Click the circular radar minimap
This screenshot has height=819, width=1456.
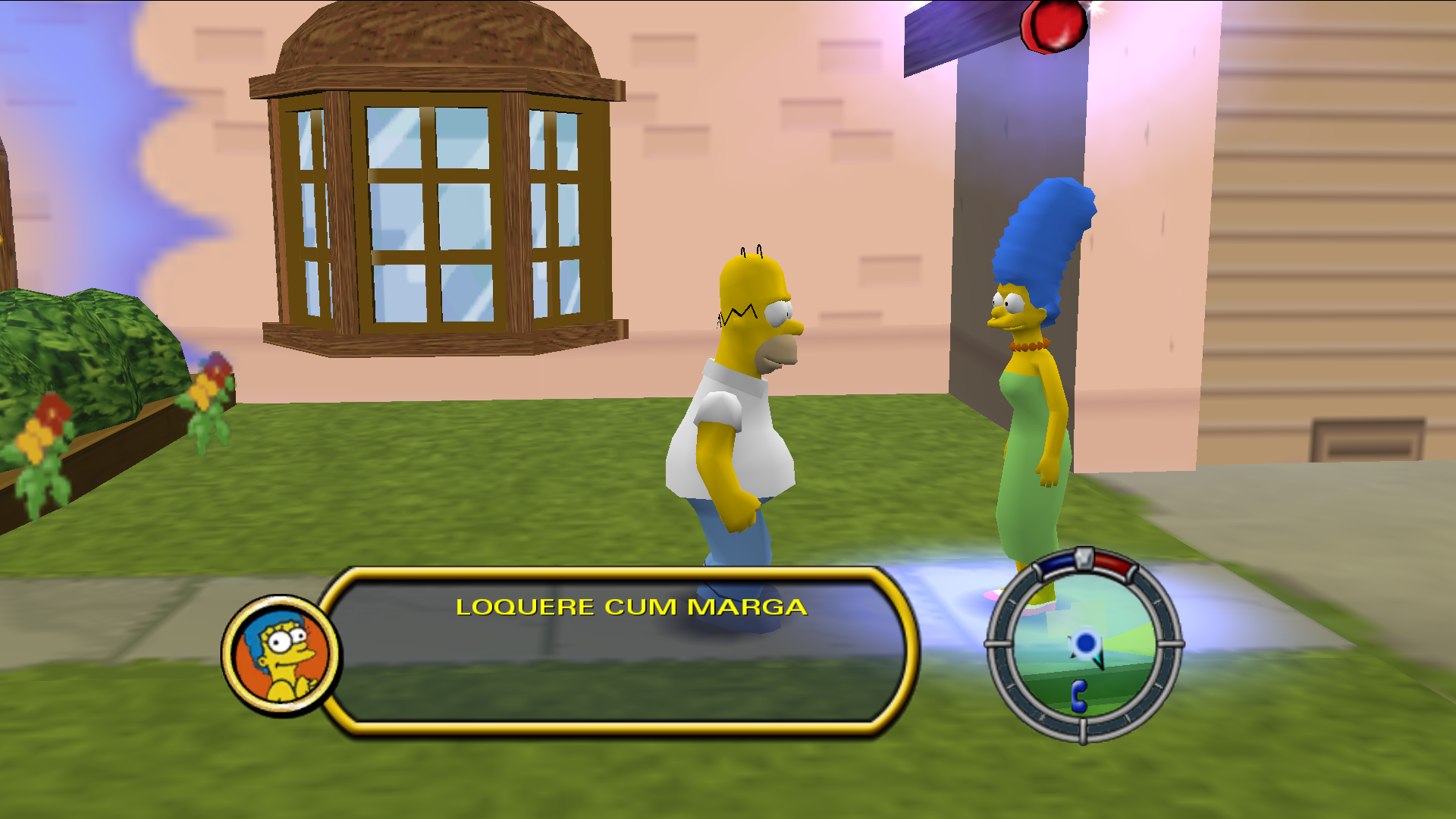(1083, 645)
